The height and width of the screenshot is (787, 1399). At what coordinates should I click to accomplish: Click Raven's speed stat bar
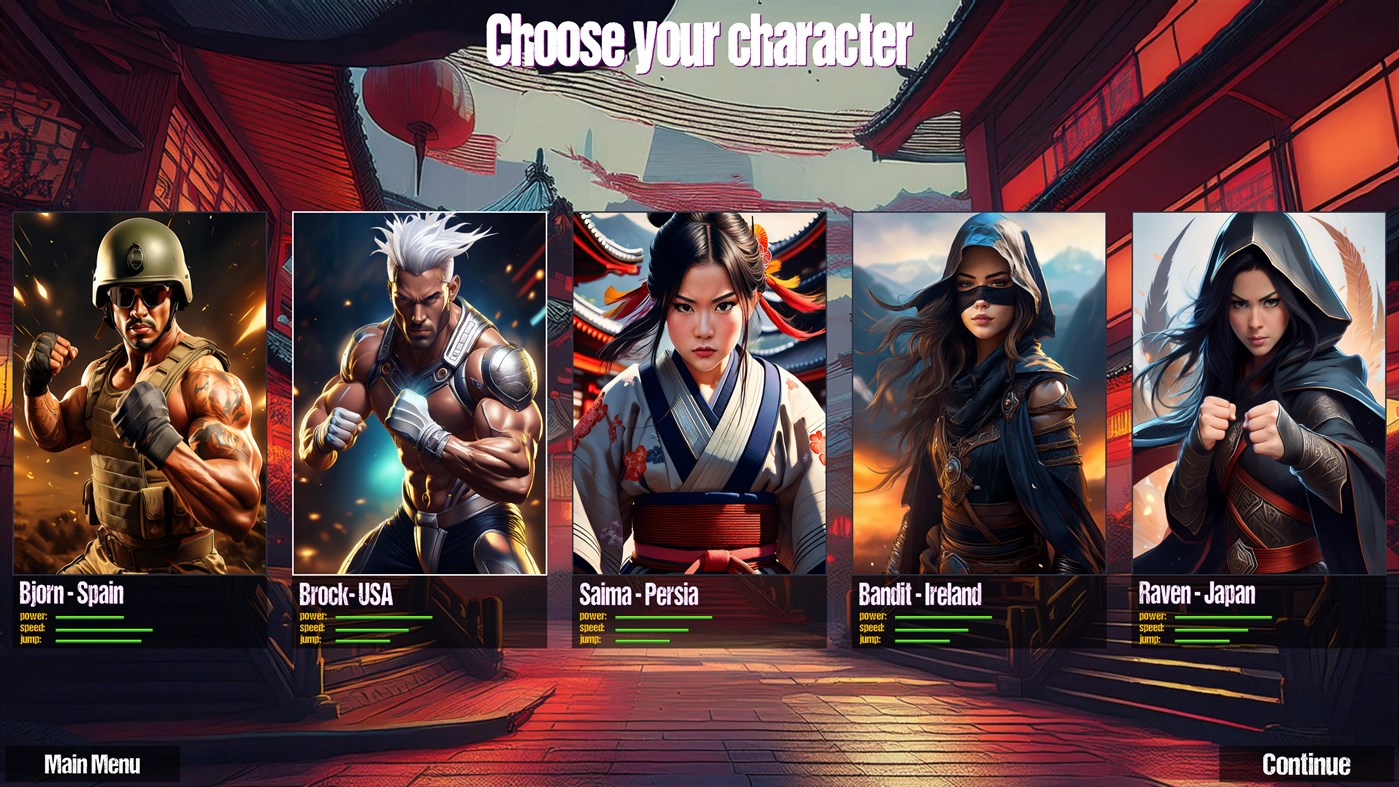1210,630
